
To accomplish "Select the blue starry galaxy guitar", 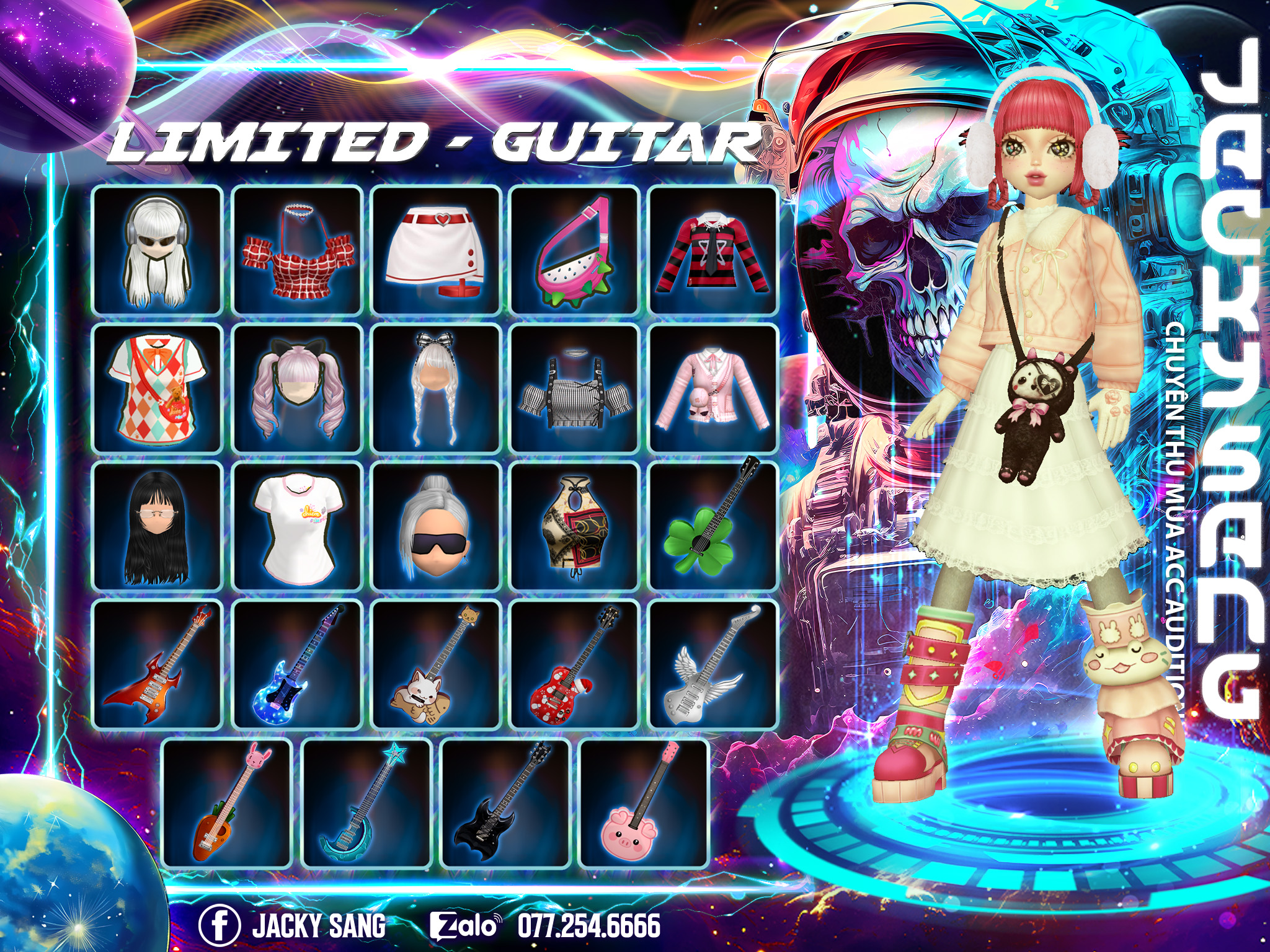I will (297, 665).
